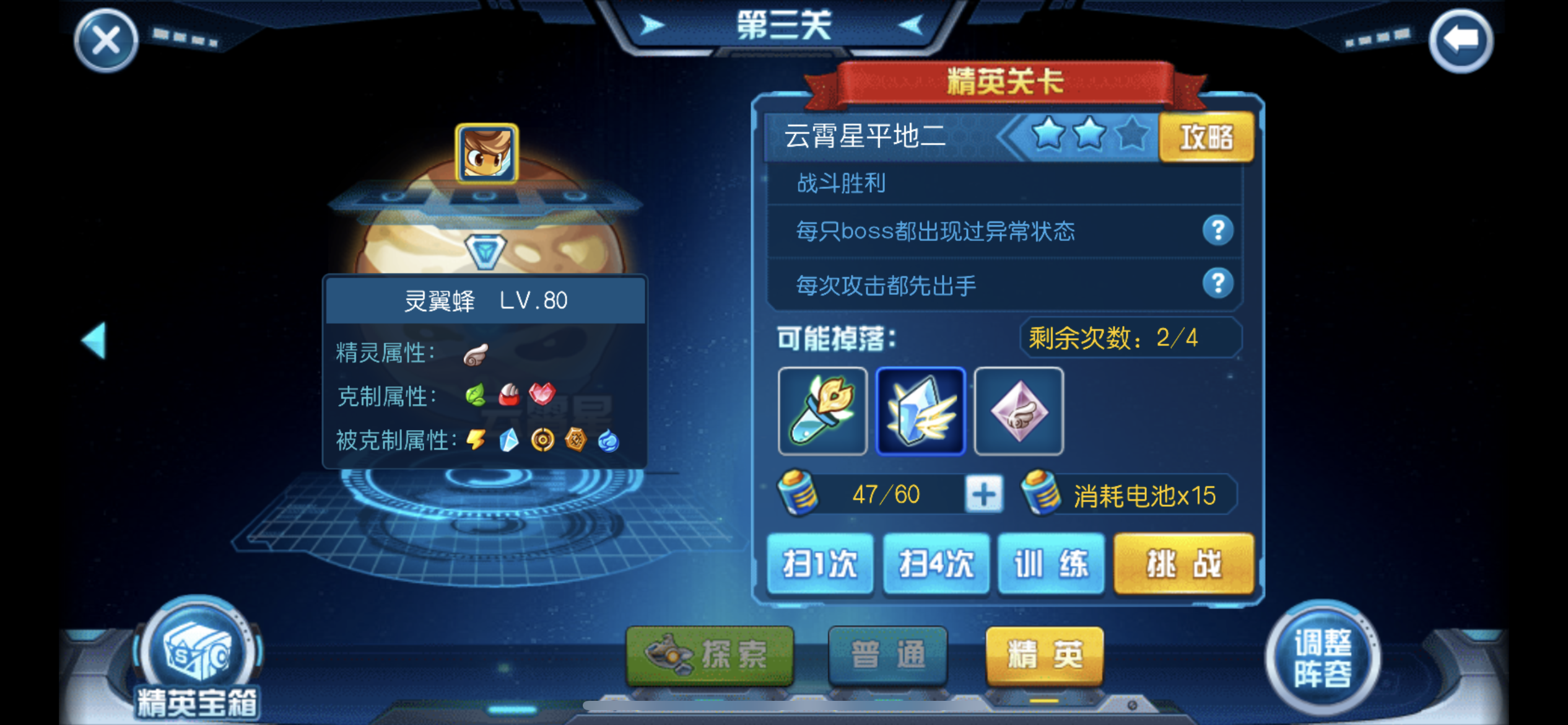Viewport: 1568px width, 725px height.
Task: Tap the 攻略 strategy guide button
Action: point(1206,137)
